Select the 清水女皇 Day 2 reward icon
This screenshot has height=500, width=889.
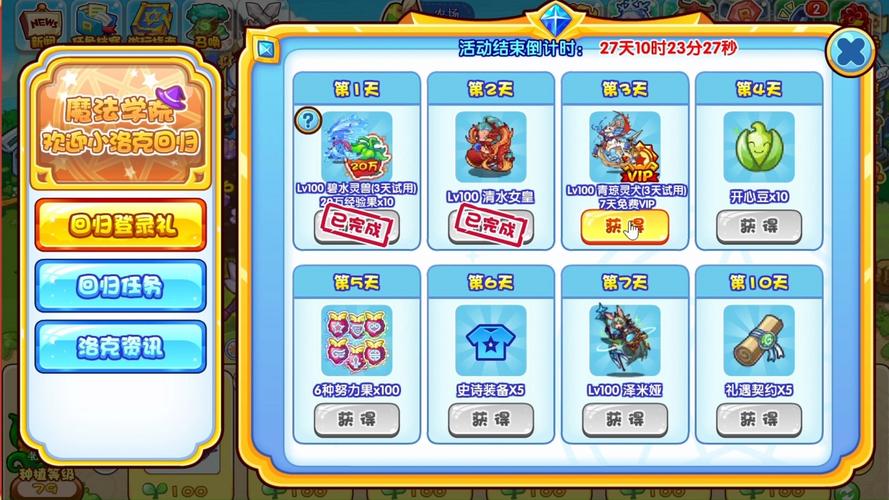[490, 147]
